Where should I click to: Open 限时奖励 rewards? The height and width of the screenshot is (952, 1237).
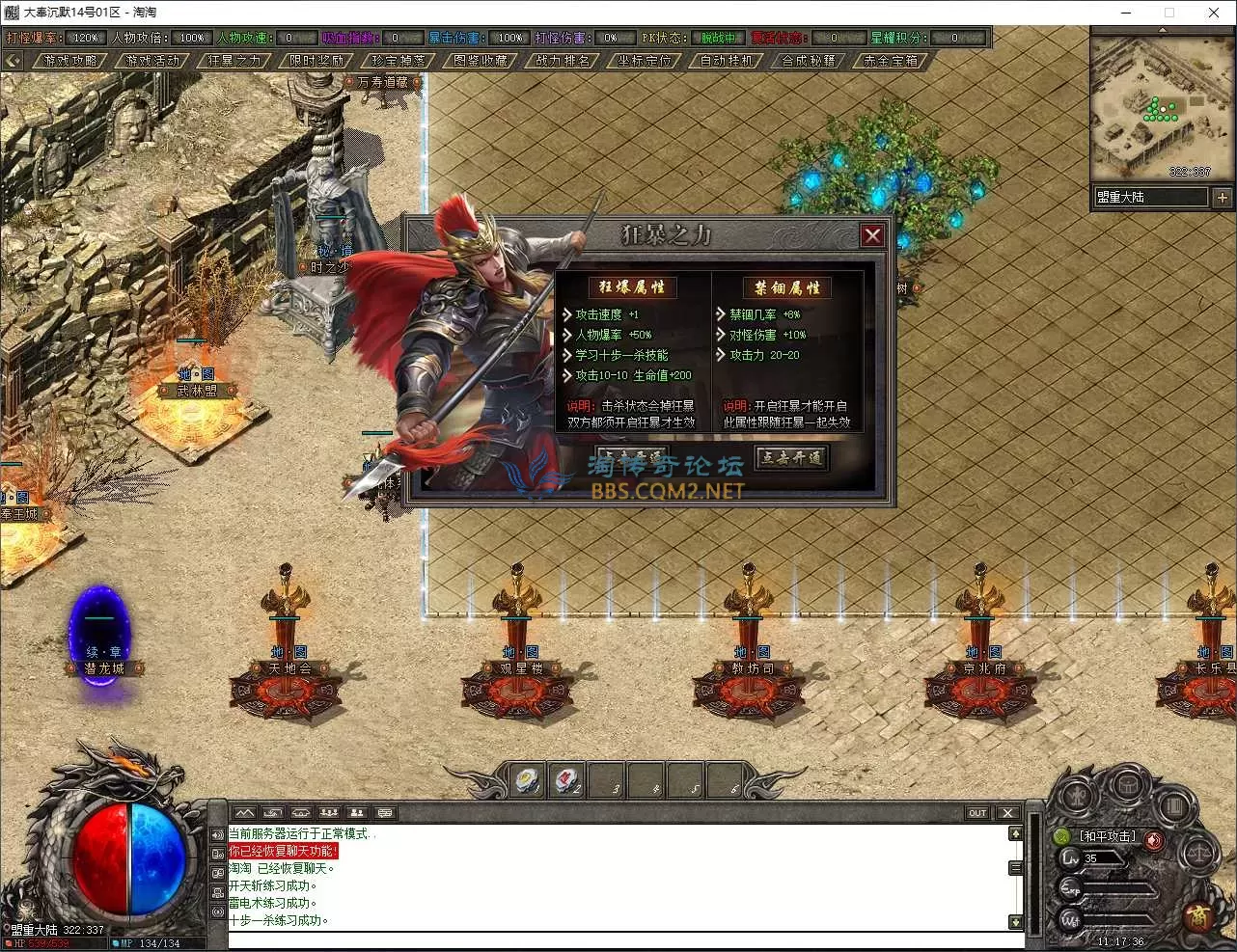pos(316,60)
